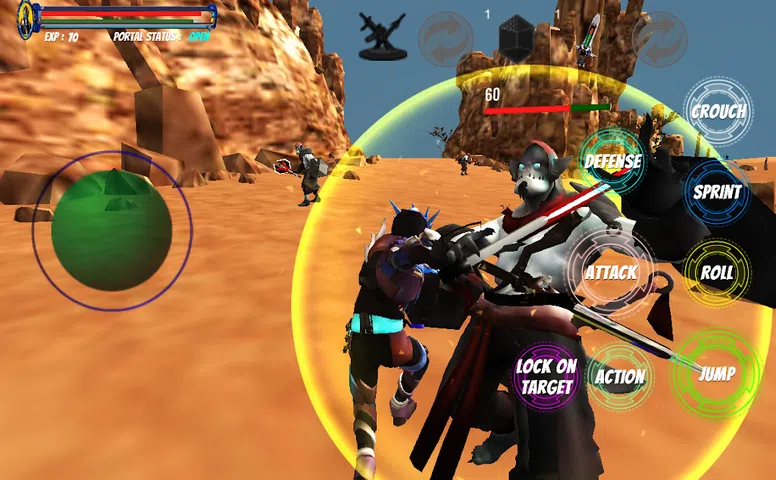Perform a Roll with the yellow button
The height and width of the screenshot is (480, 776).
pyautogui.click(x=717, y=272)
